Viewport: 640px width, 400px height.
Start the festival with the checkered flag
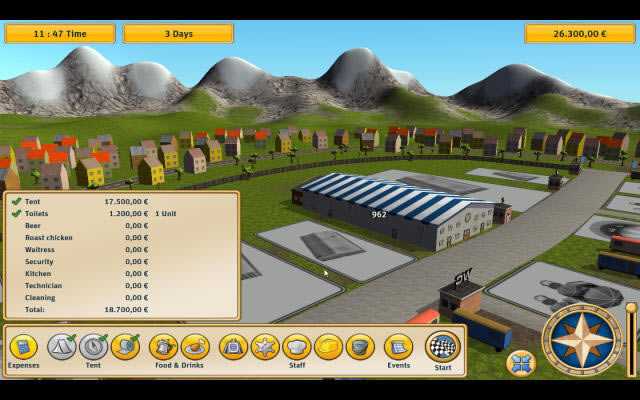coord(442,347)
